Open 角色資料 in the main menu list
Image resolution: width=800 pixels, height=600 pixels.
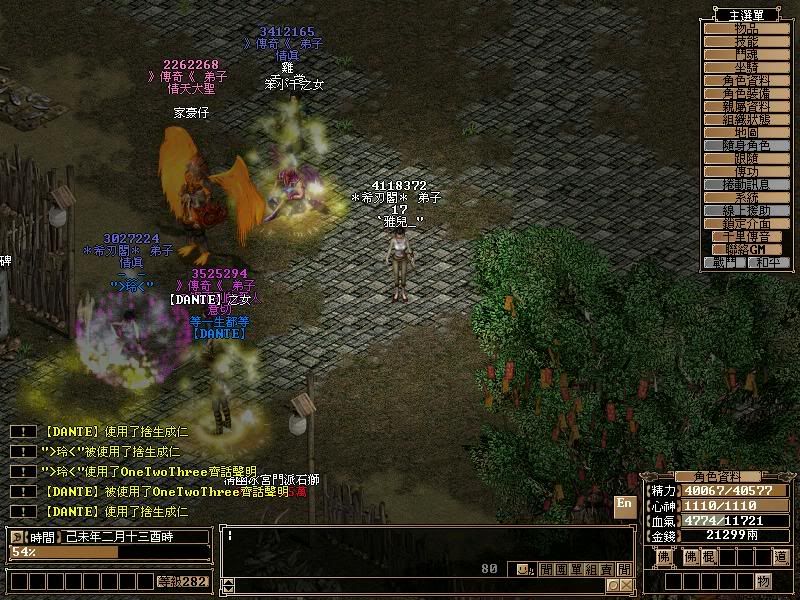pos(746,80)
